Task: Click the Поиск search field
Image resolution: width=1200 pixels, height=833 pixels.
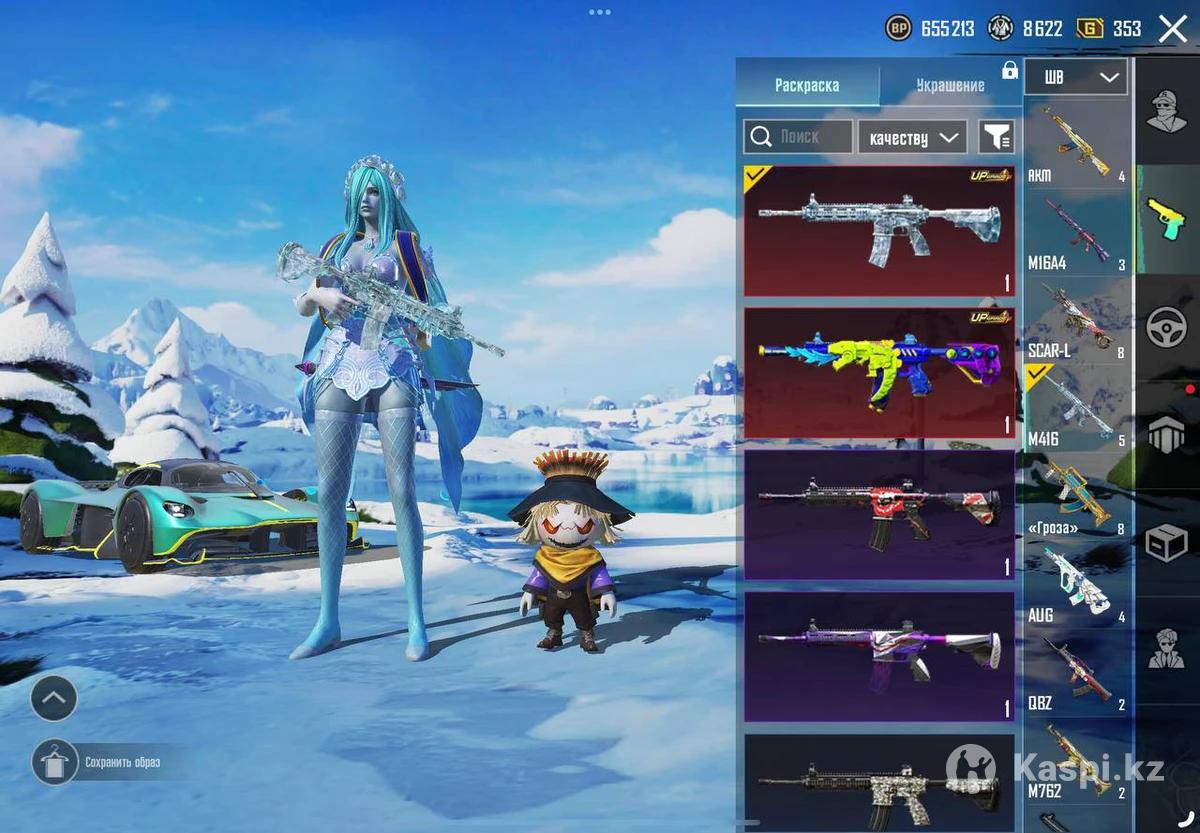Action: click(798, 137)
